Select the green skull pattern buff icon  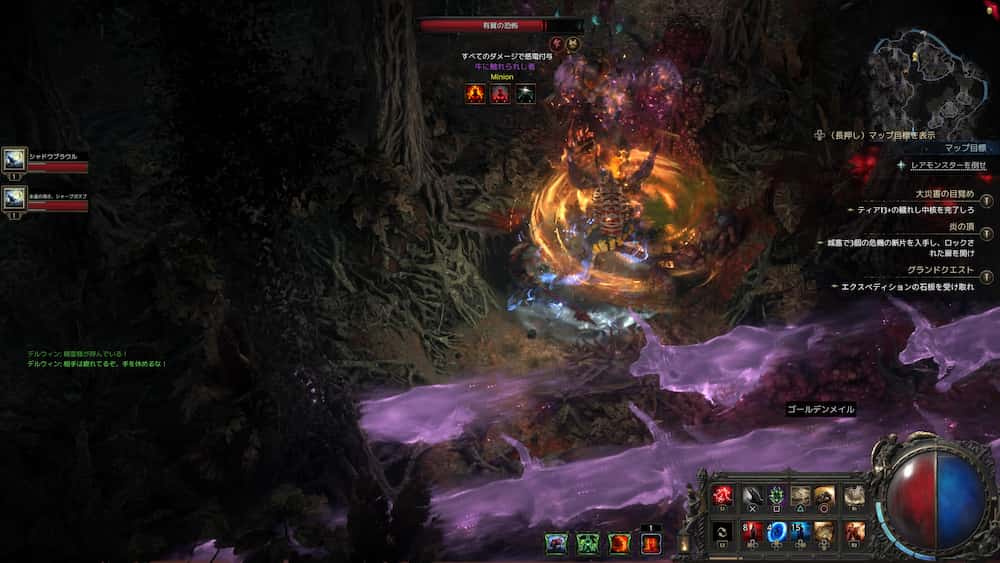(x=587, y=544)
